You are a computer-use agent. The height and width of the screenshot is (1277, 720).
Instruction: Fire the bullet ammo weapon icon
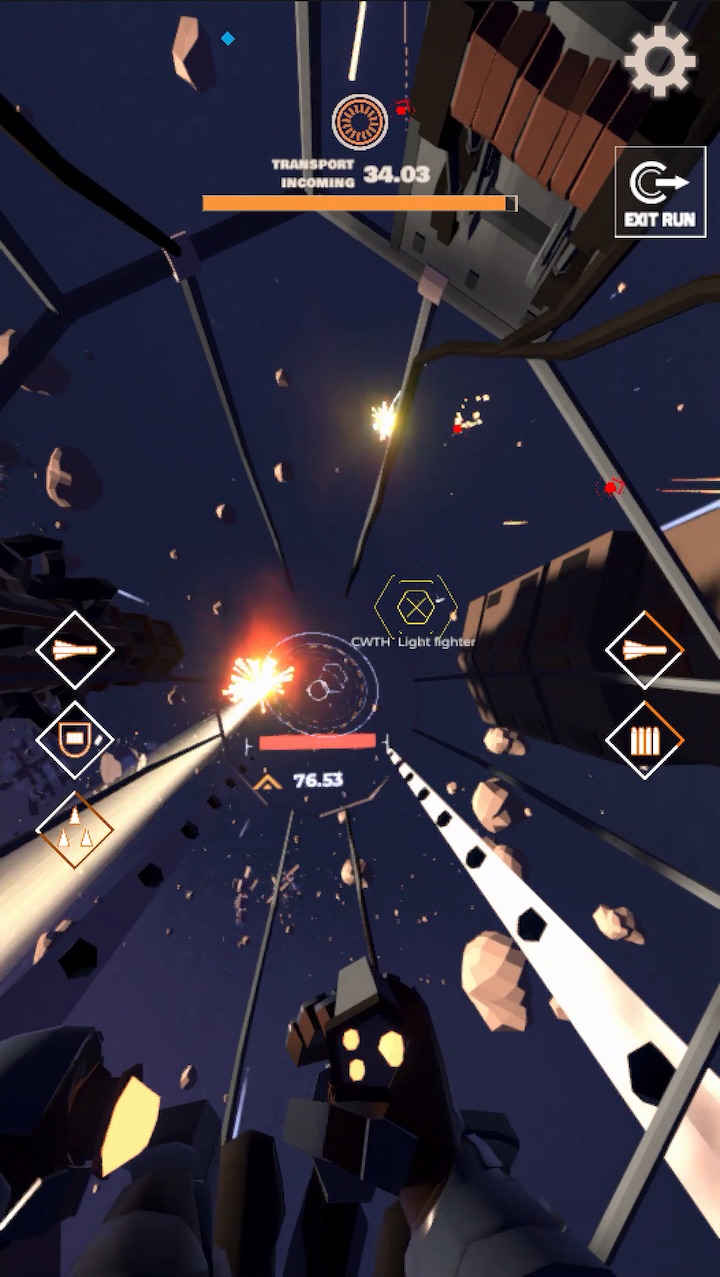[645, 740]
